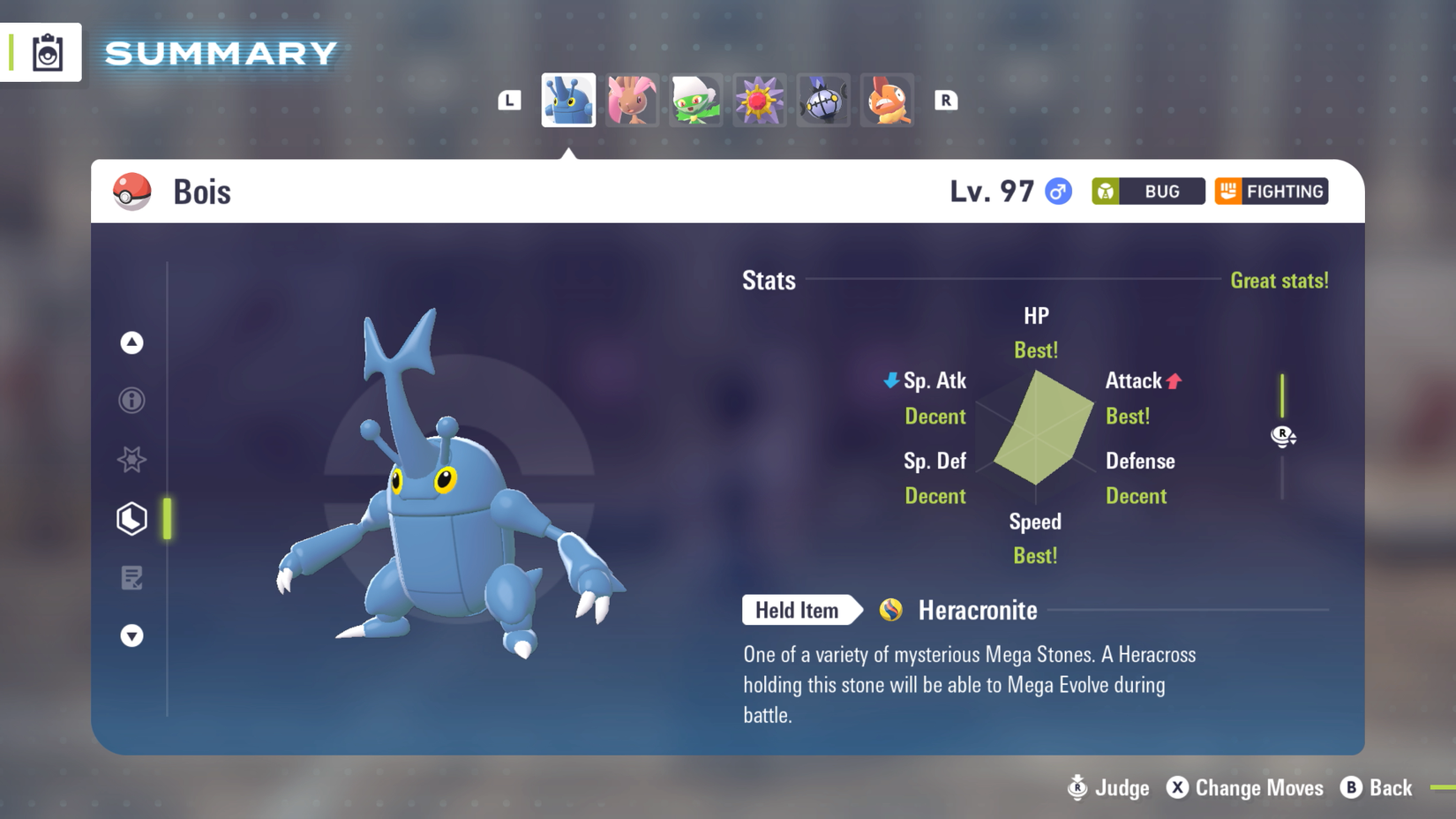Collapse to previous page with up arrow
The width and height of the screenshot is (1456, 819).
coord(131,343)
